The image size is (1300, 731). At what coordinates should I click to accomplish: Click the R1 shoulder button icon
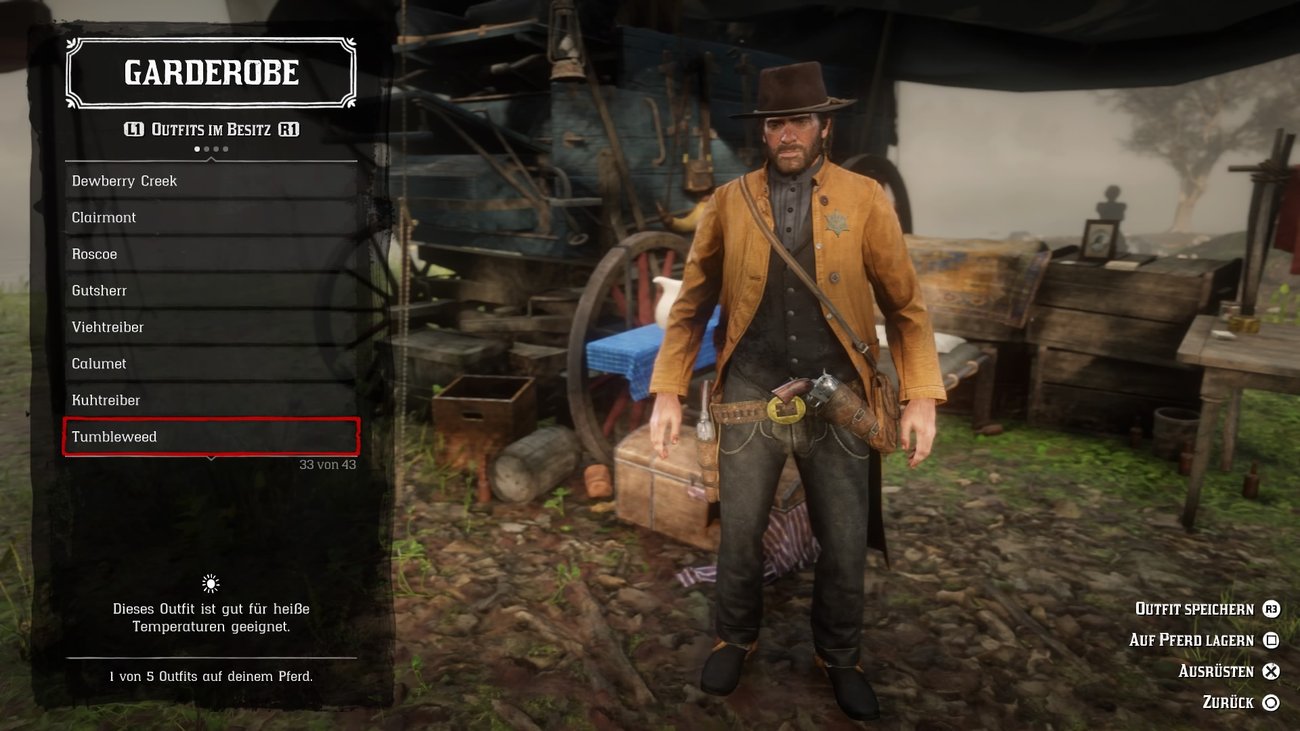point(289,128)
